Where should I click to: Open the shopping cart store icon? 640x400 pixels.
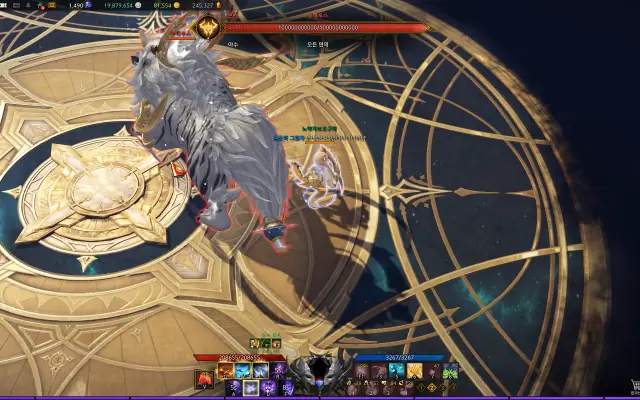pyautogui.click(x=632, y=385)
